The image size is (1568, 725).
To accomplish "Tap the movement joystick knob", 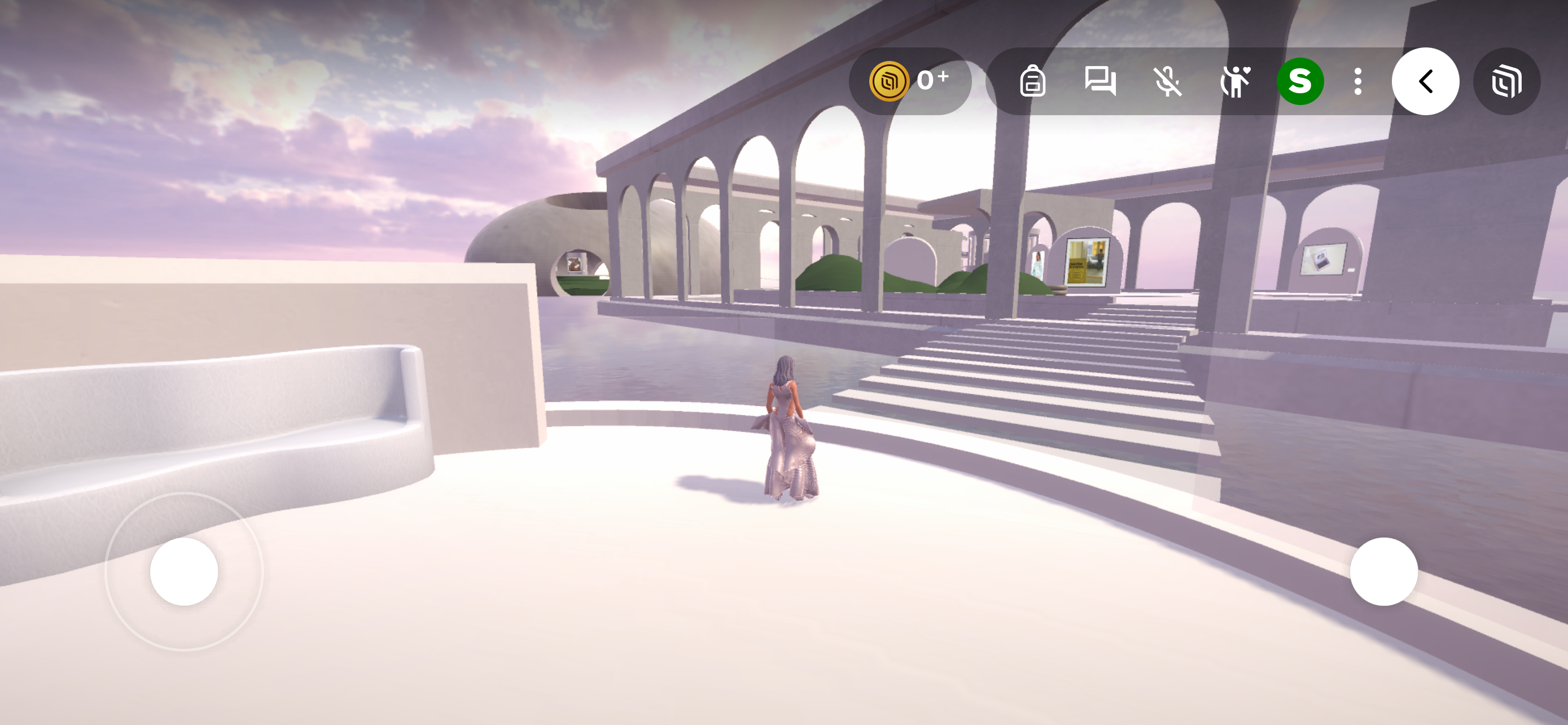I will pyautogui.click(x=184, y=571).
